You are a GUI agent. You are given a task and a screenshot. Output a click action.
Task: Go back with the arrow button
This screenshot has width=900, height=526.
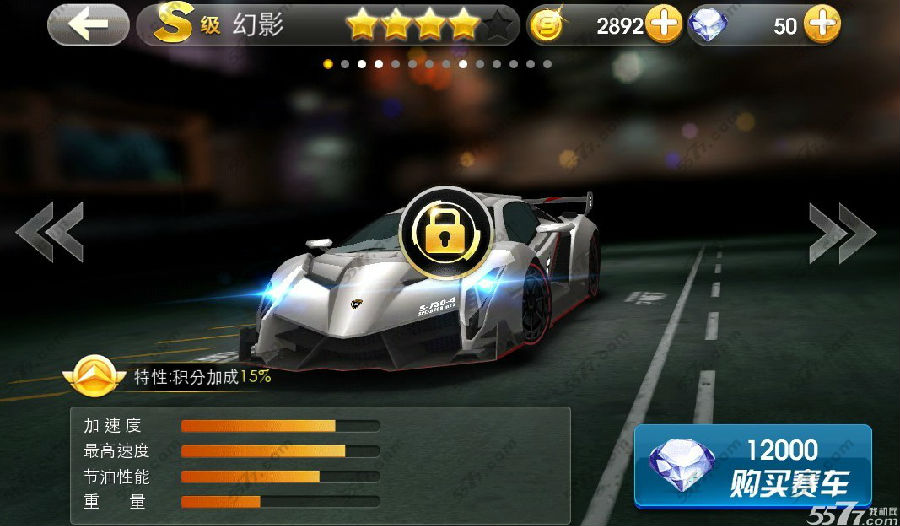click(x=88, y=25)
